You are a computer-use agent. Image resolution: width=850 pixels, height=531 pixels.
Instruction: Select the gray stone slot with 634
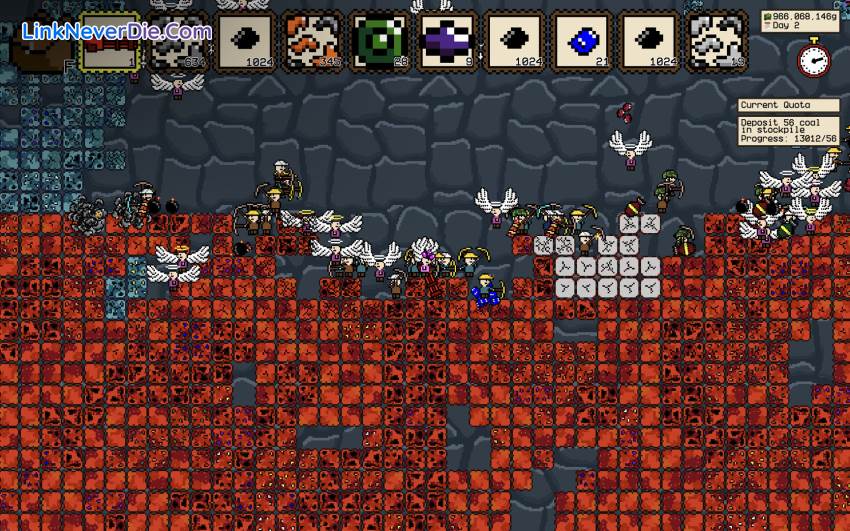click(178, 43)
